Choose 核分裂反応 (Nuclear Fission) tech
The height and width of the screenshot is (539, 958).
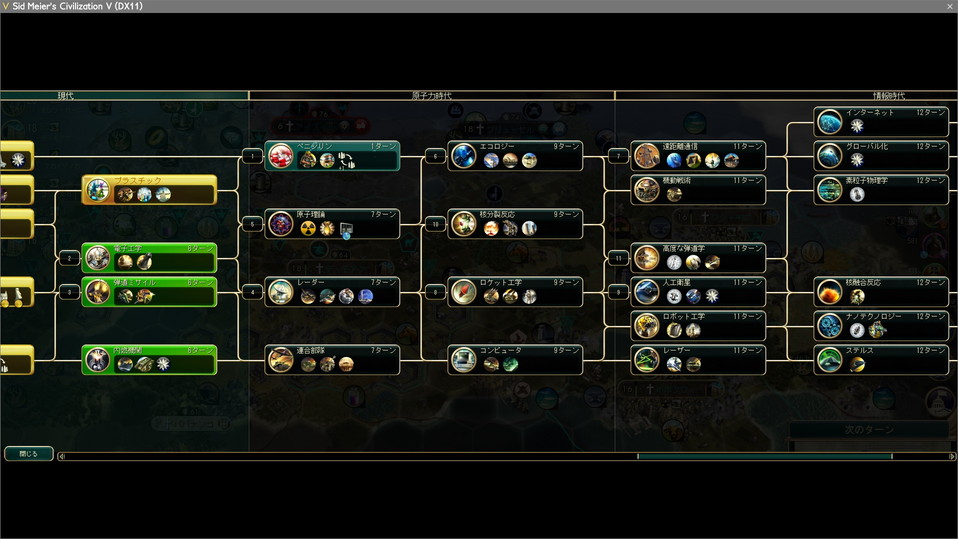point(514,224)
